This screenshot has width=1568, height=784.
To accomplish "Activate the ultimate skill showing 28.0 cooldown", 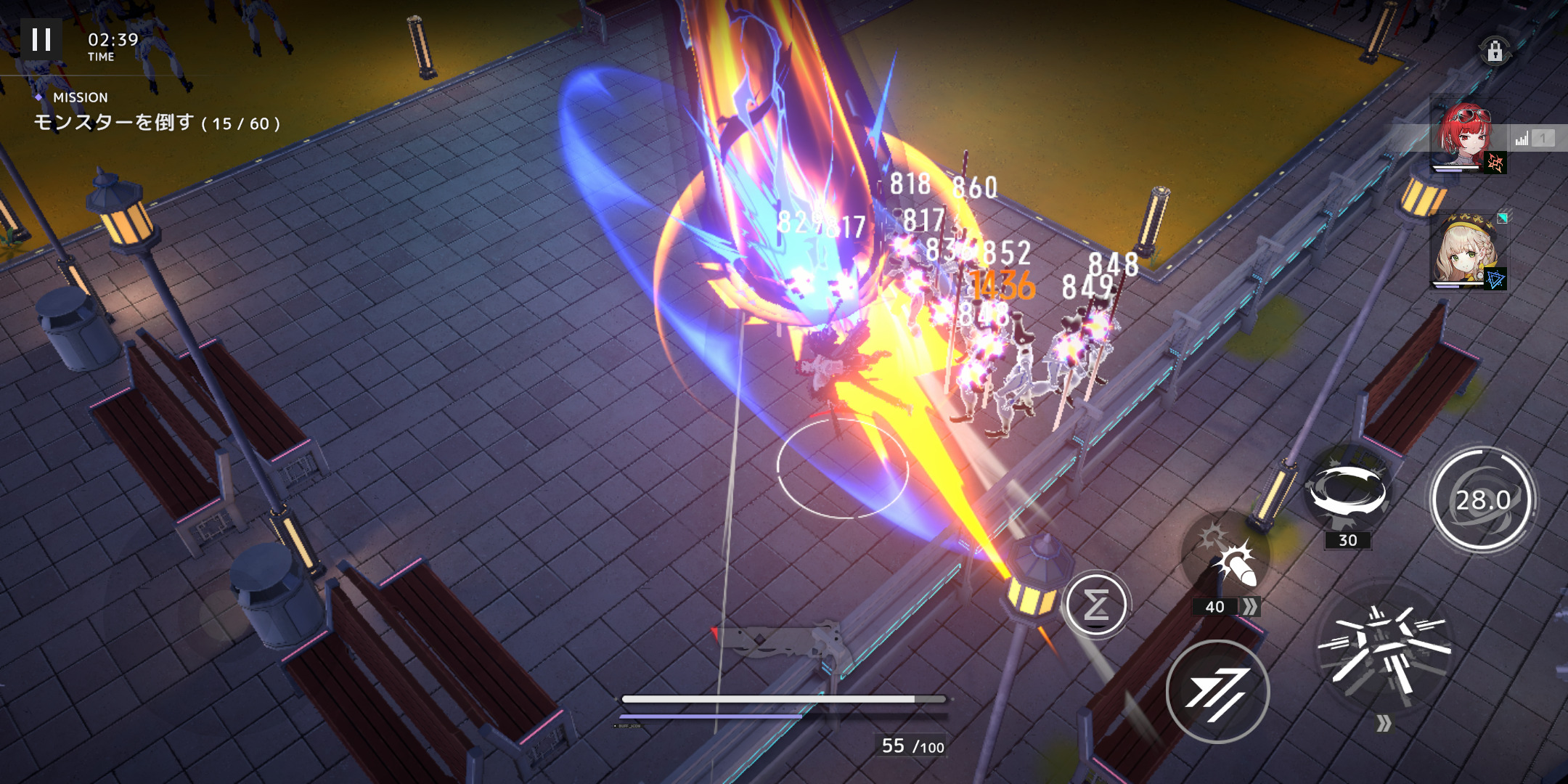I will coord(1483,499).
